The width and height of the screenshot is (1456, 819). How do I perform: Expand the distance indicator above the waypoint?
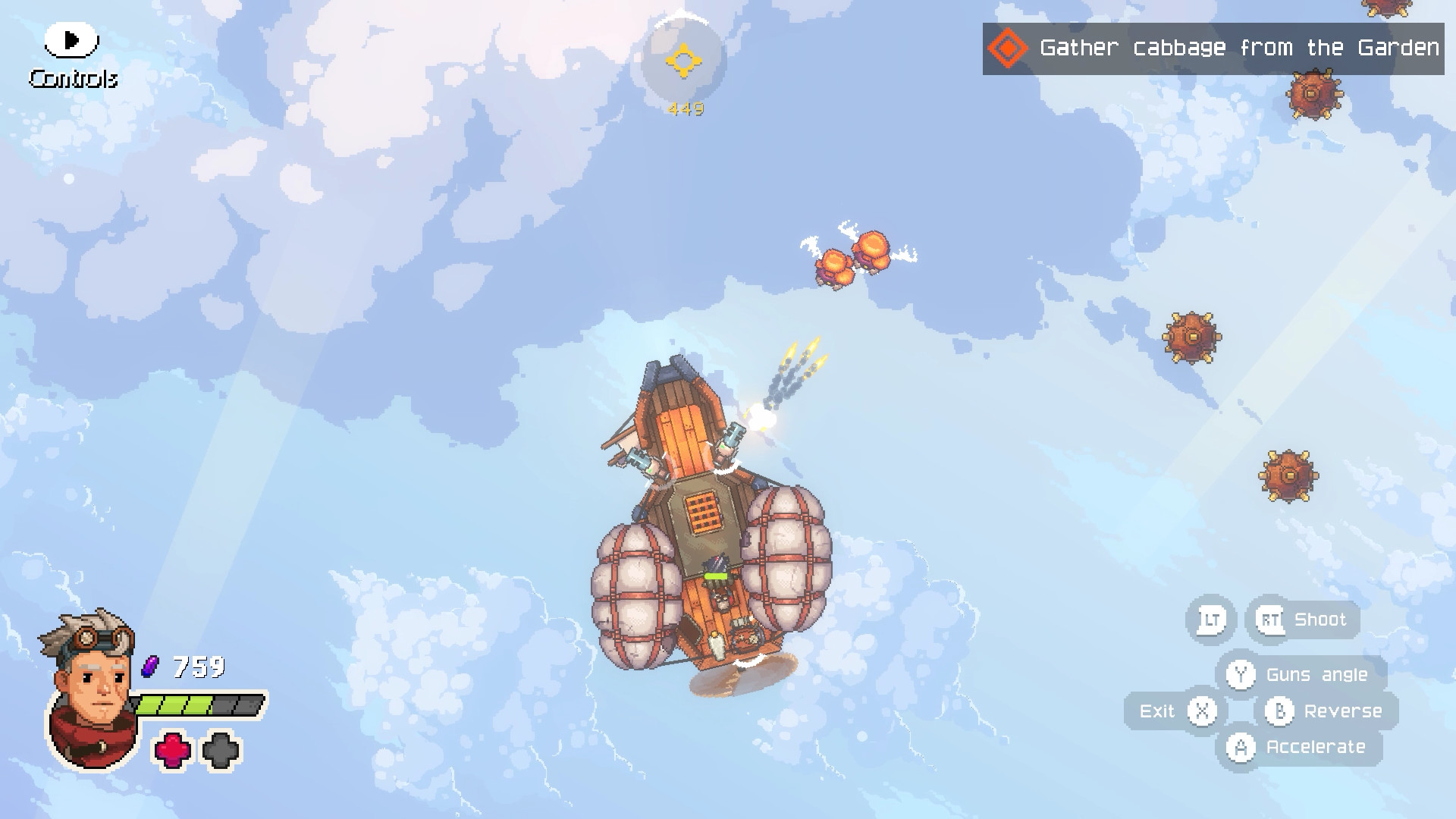point(683,108)
